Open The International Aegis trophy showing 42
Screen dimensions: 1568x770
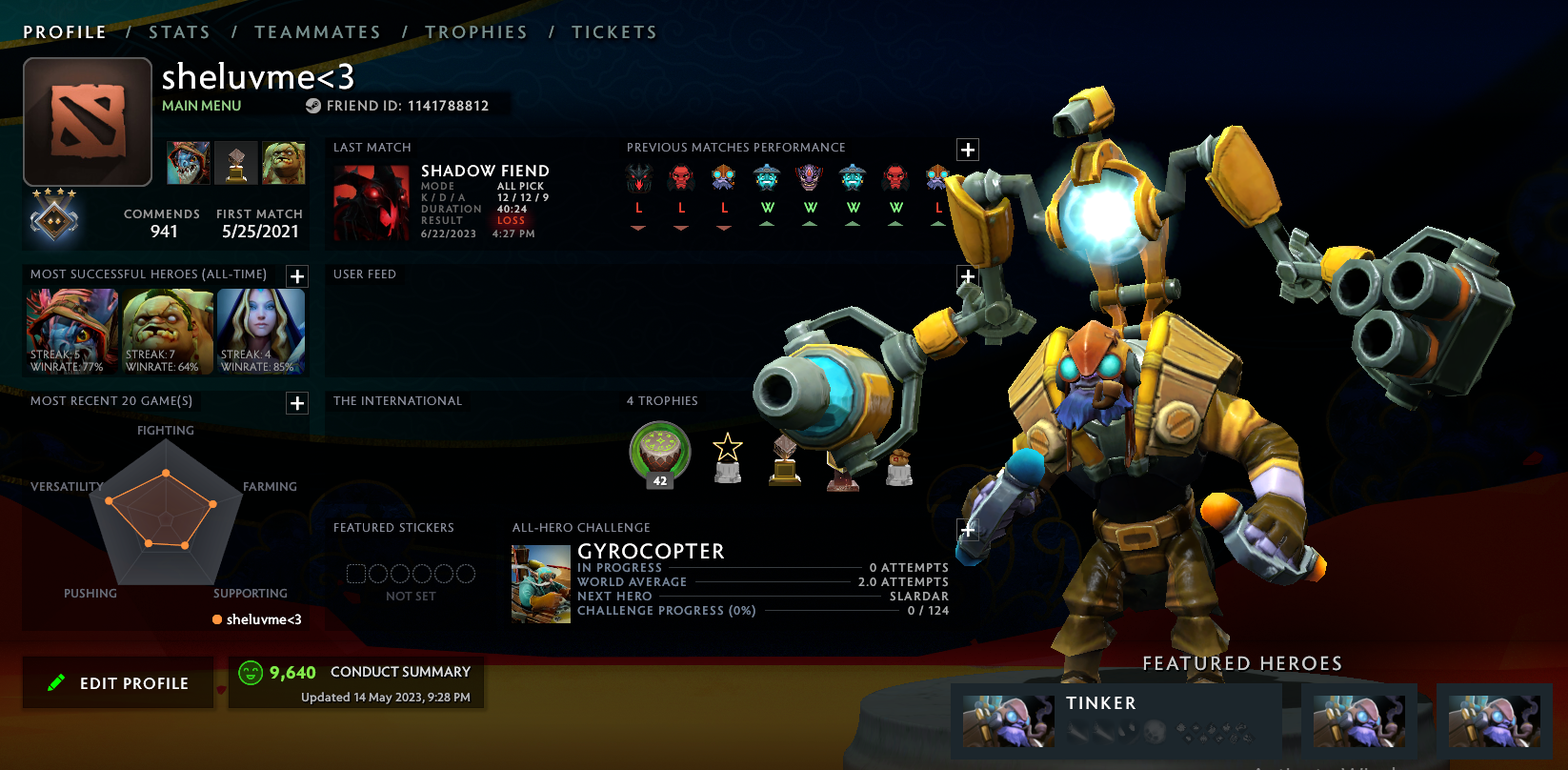[x=659, y=450]
